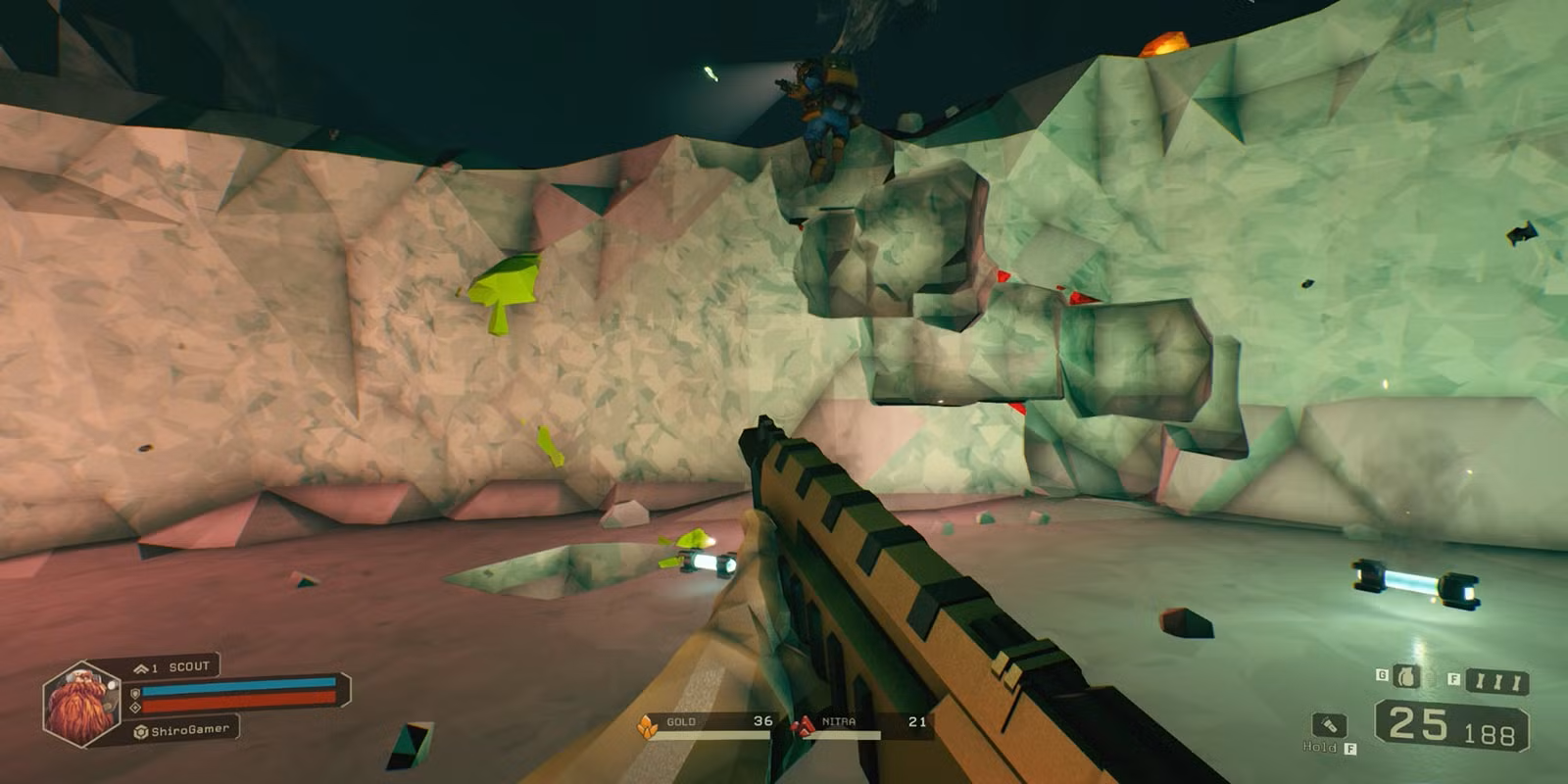The height and width of the screenshot is (784, 1568).
Task: Click the red Nitra crystal icon
Action: tap(802, 723)
